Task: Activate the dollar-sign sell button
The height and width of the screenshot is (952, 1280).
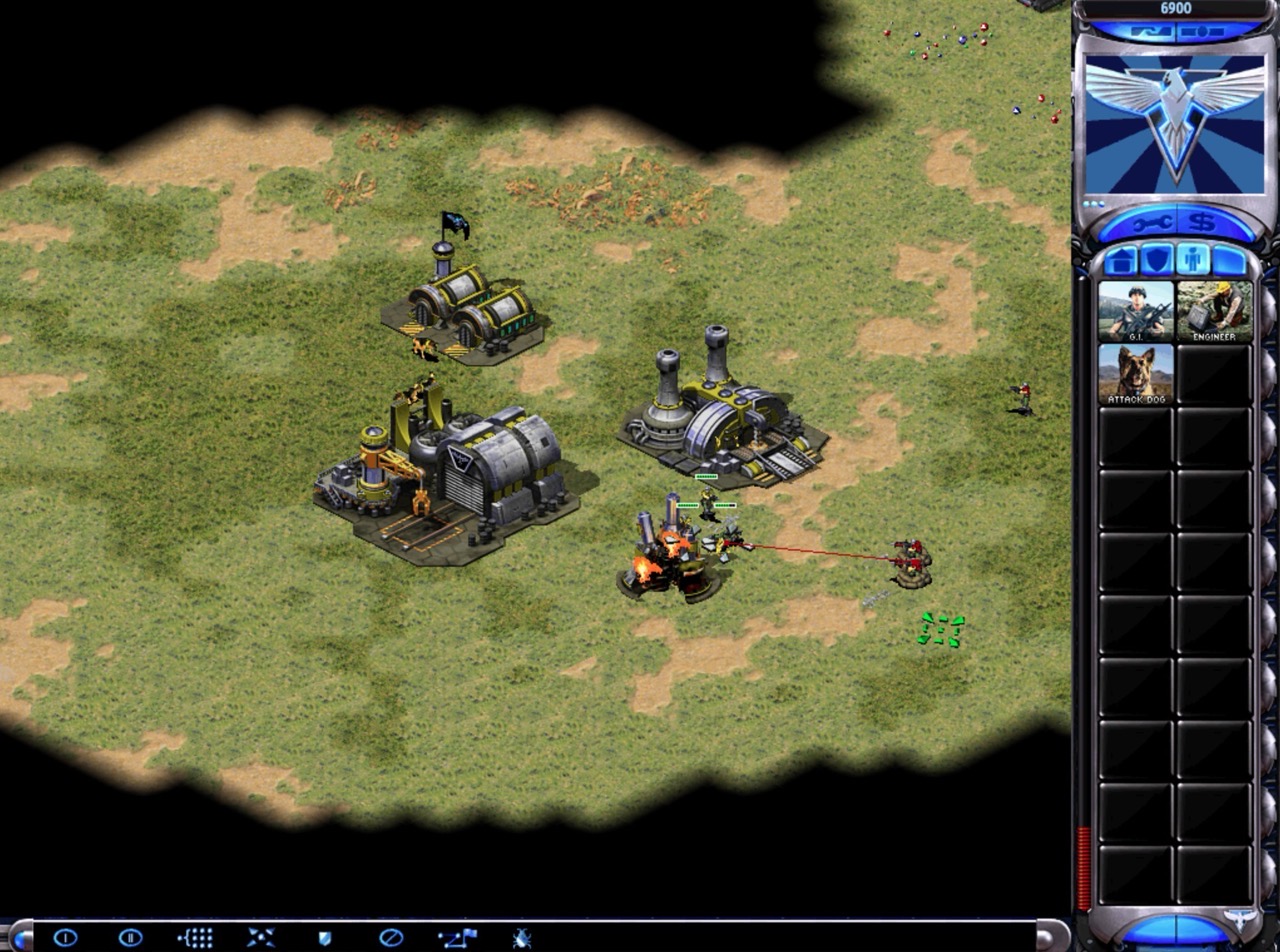Action: [1203, 222]
